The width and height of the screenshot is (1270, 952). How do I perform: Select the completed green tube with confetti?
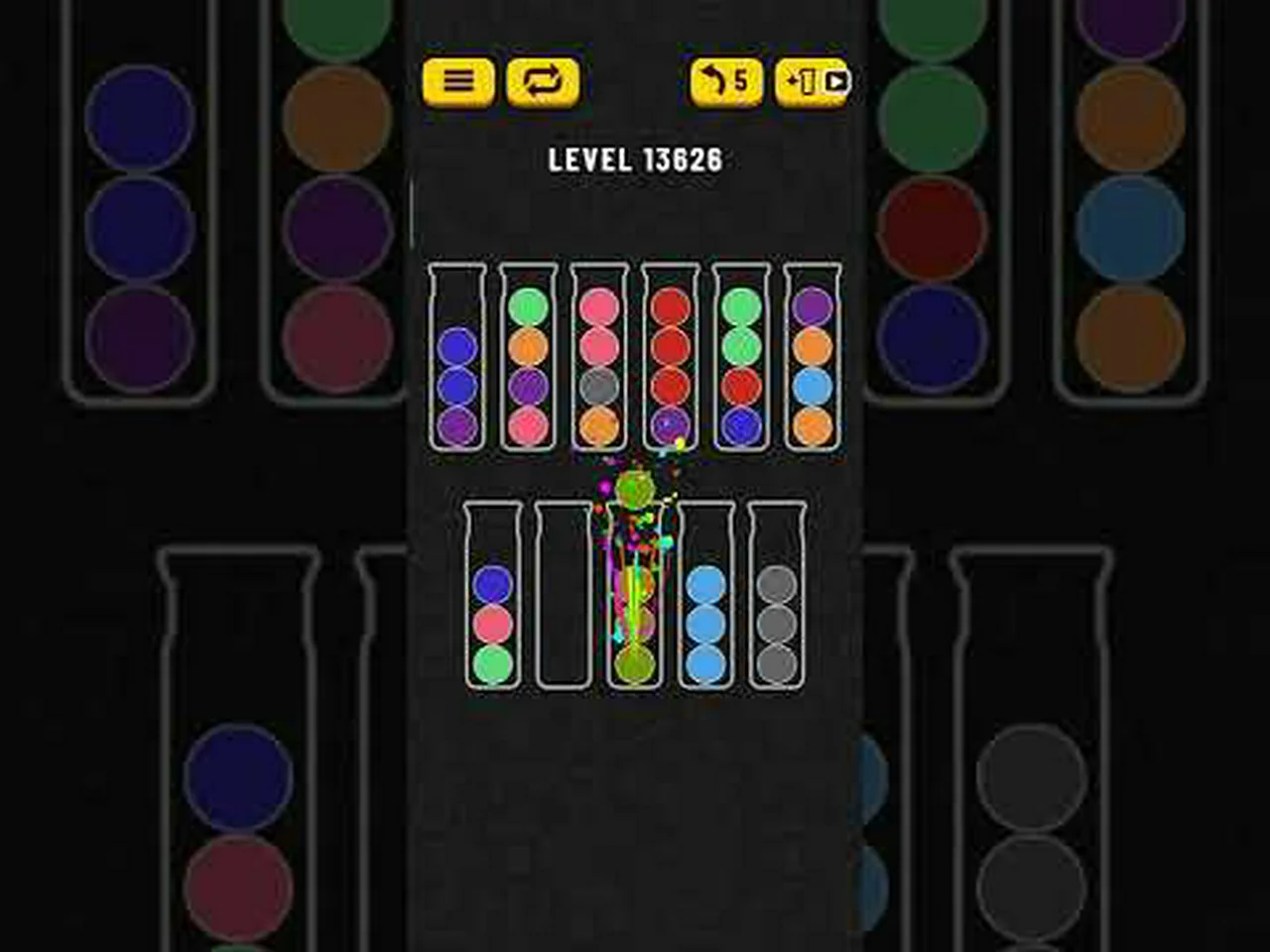(635, 595)
